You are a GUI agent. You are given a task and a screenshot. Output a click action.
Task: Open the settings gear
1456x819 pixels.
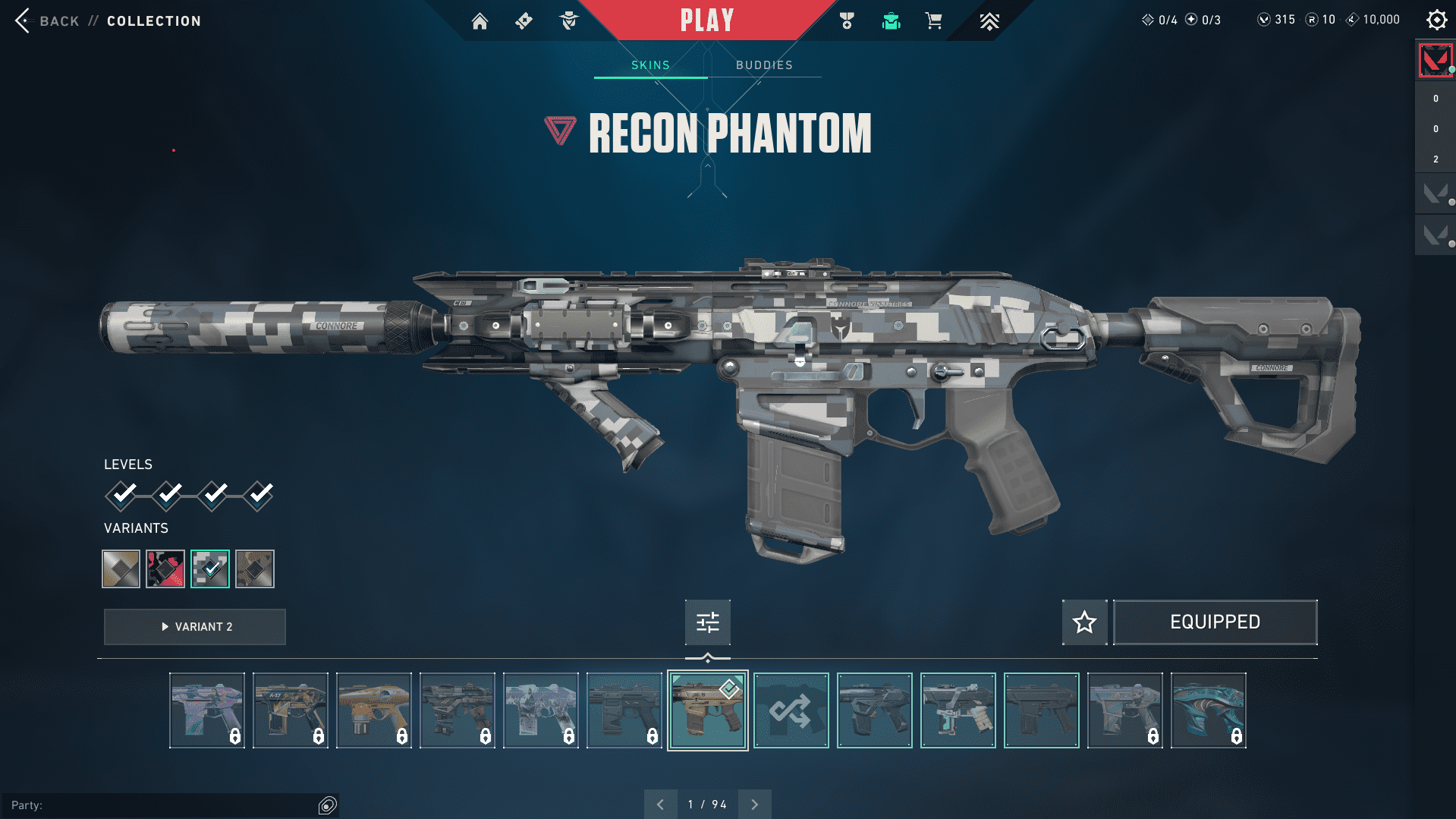coord(1436,20)
